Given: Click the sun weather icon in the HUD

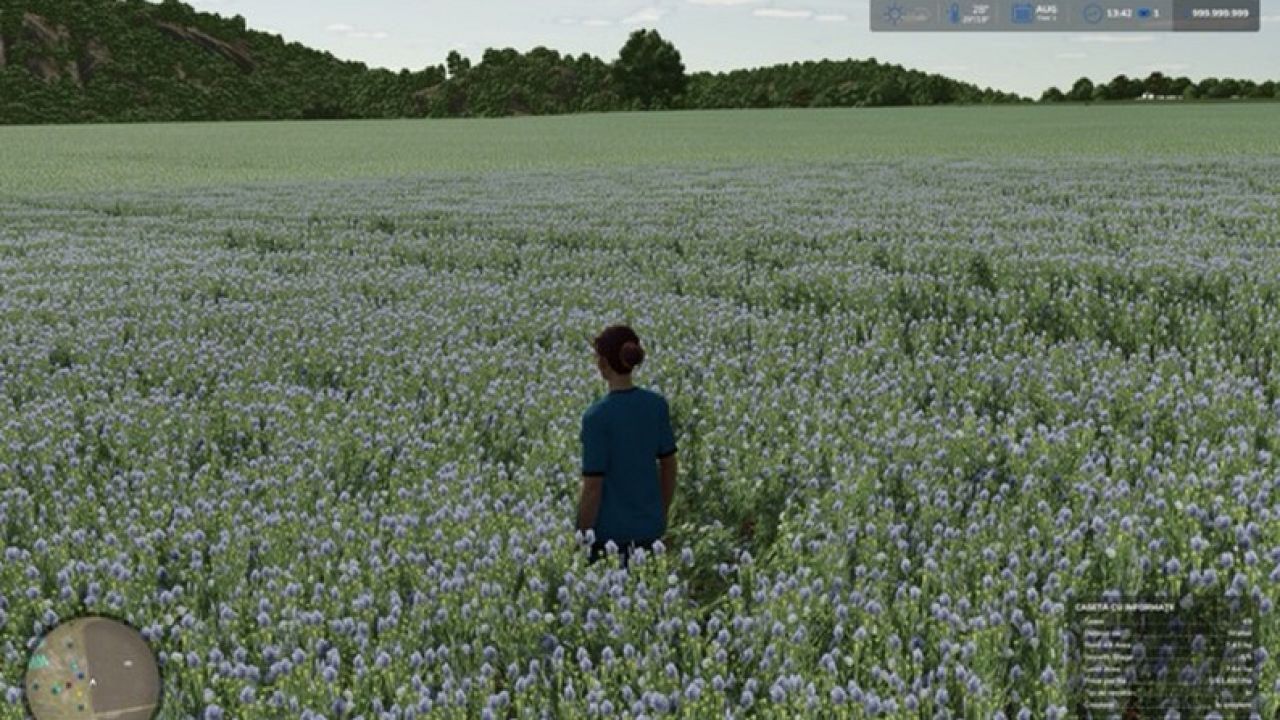Looking at the screenshot, I should (x=895, y=14).
